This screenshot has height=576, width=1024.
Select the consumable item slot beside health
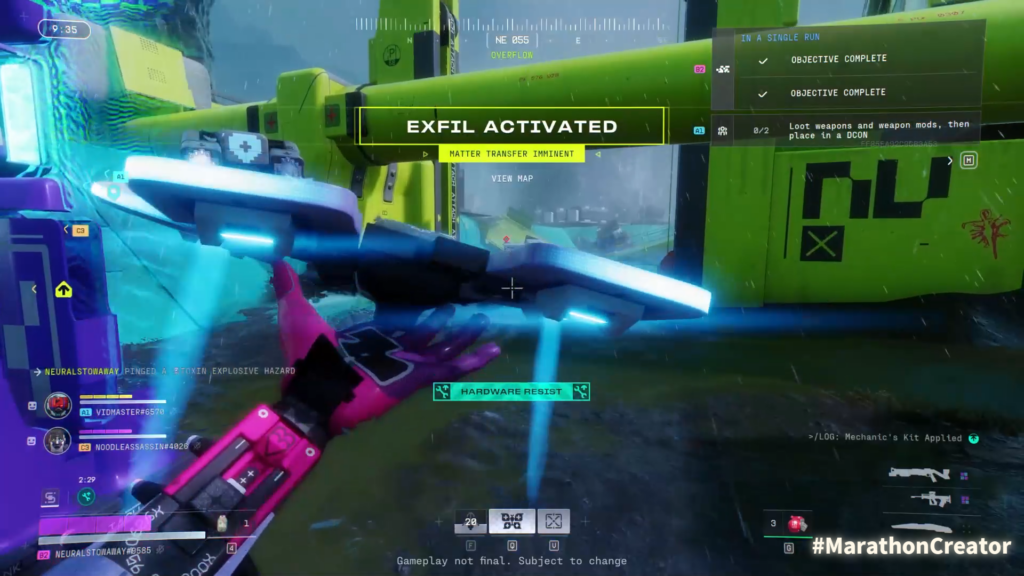coord(222,521)
